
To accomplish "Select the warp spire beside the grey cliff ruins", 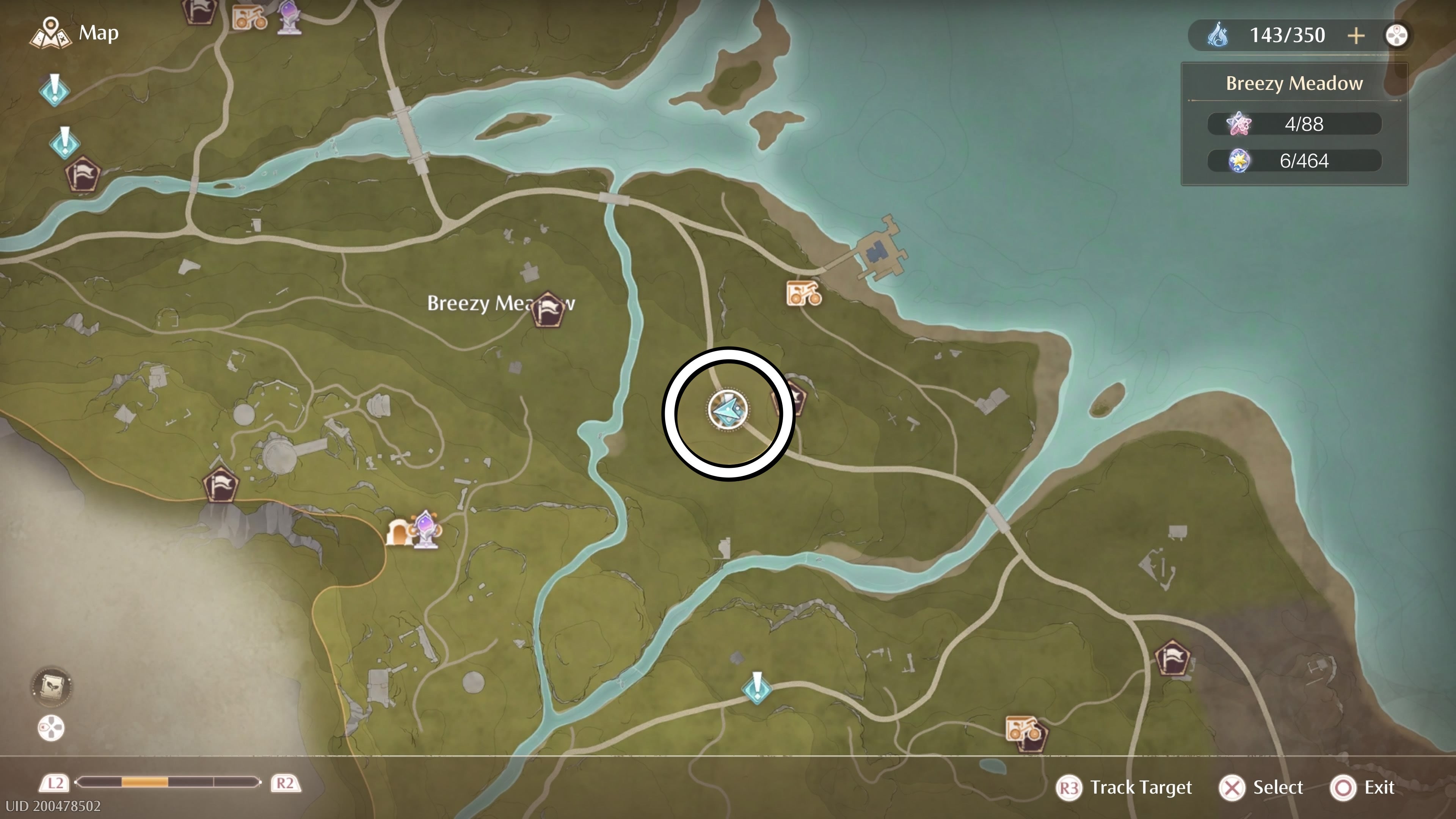I will click(220, 485).
